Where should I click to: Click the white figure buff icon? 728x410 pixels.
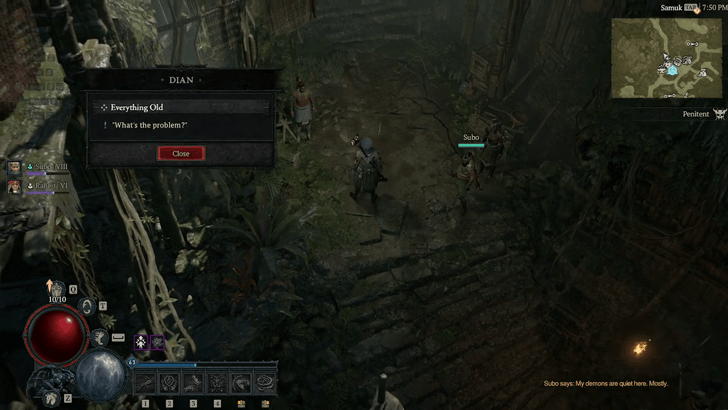pos(142,342)
